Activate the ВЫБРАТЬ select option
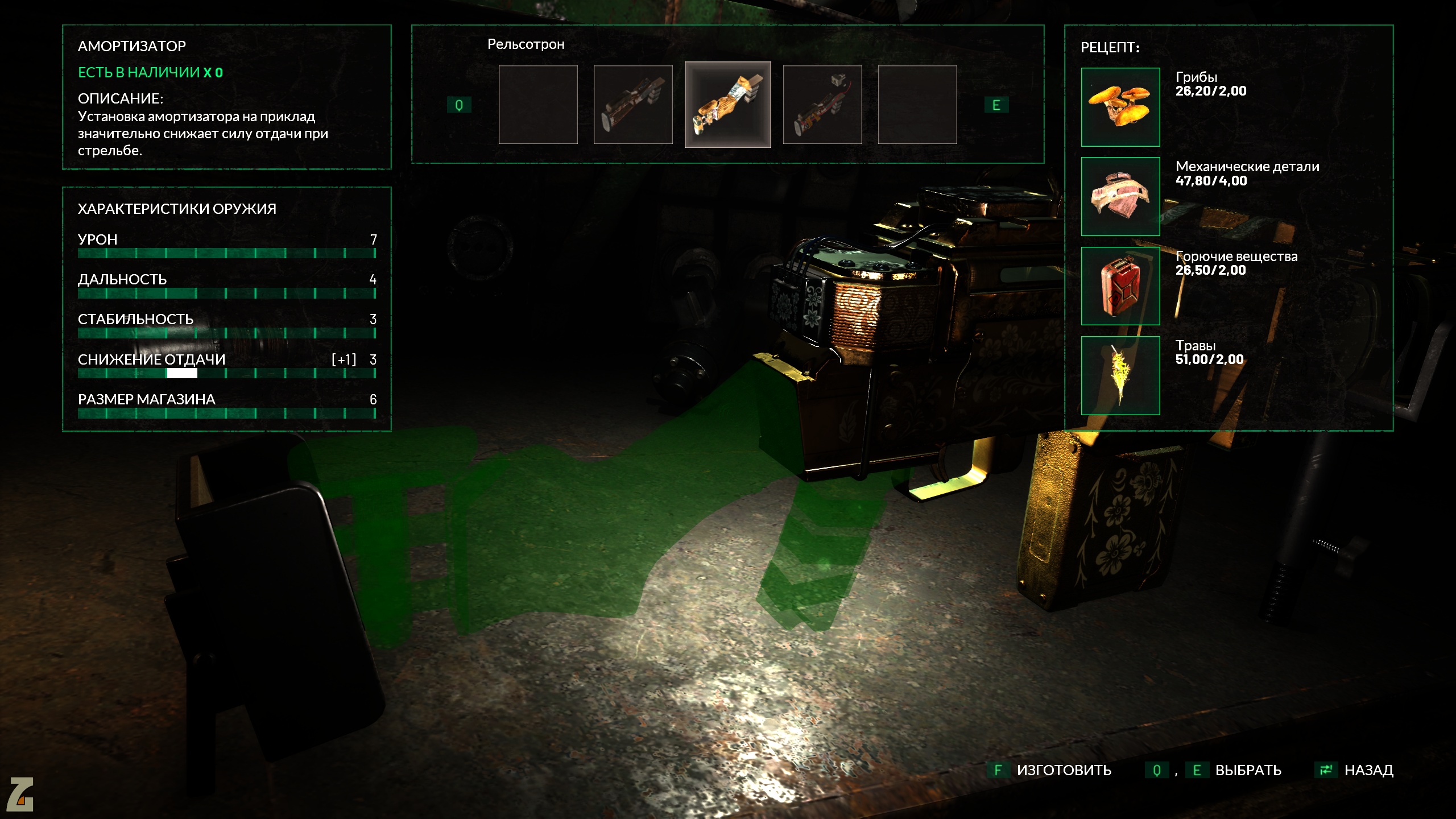This screenshot has height=819, width=1456. click(1247, 770)
